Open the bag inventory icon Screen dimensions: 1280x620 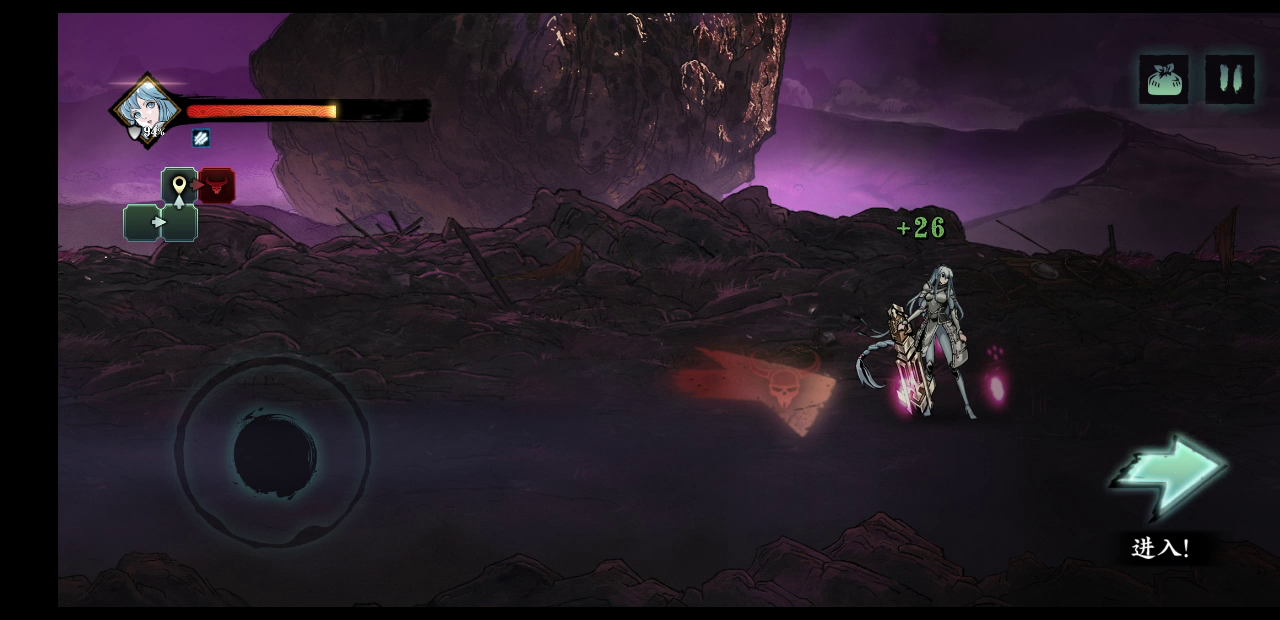click(1163, 79)
